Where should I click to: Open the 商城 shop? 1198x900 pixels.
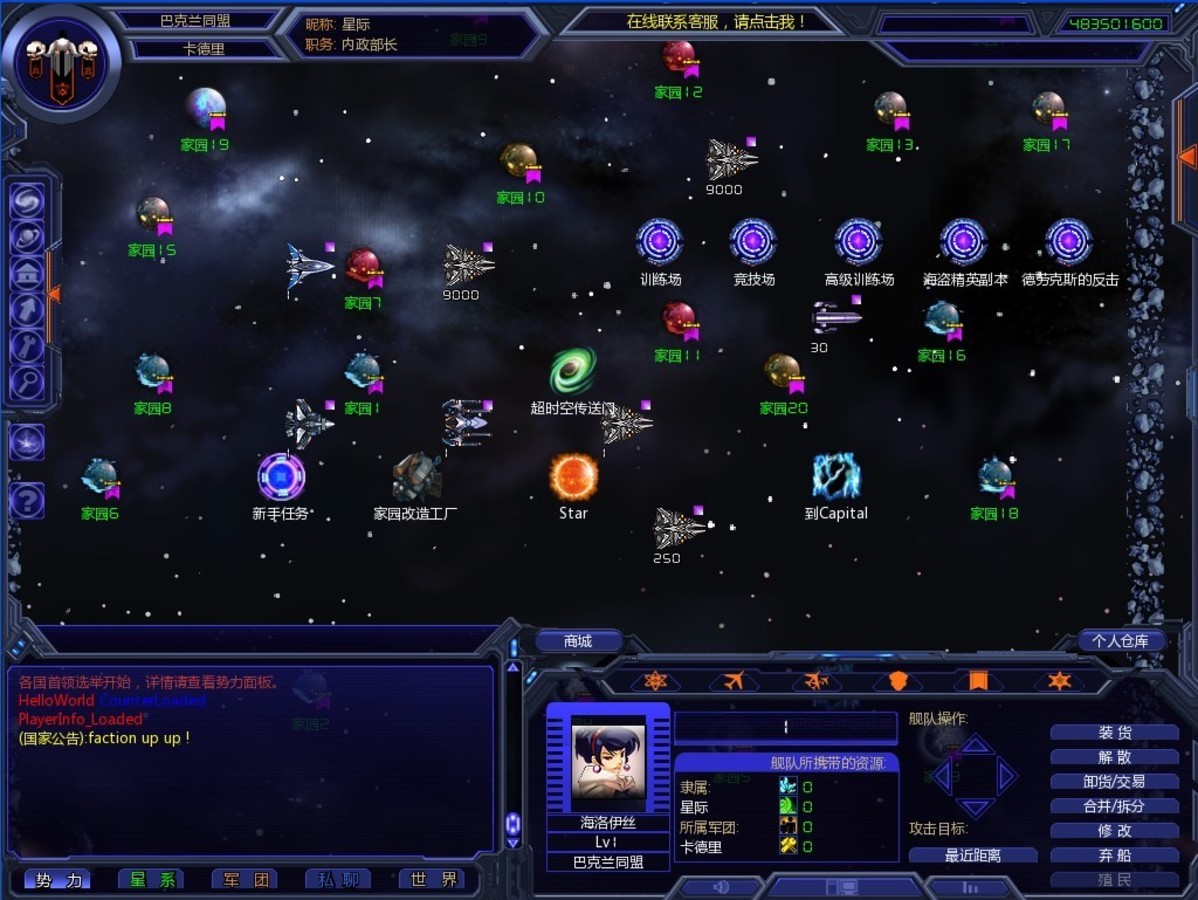(578, 641)
